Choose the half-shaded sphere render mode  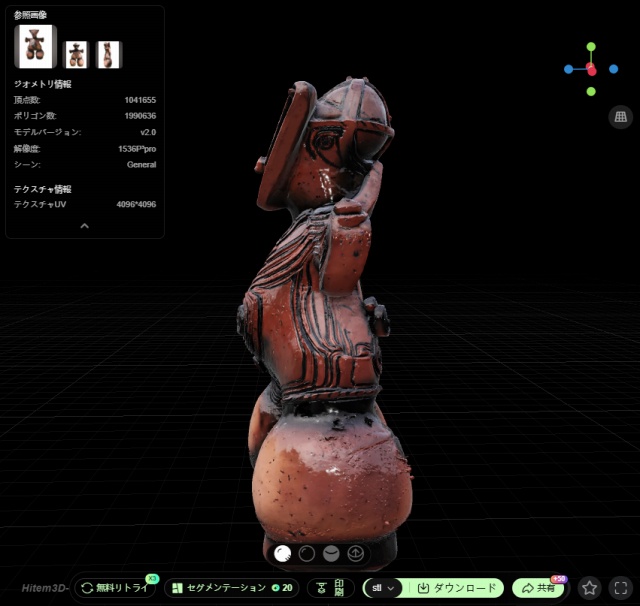click(331, 552)
